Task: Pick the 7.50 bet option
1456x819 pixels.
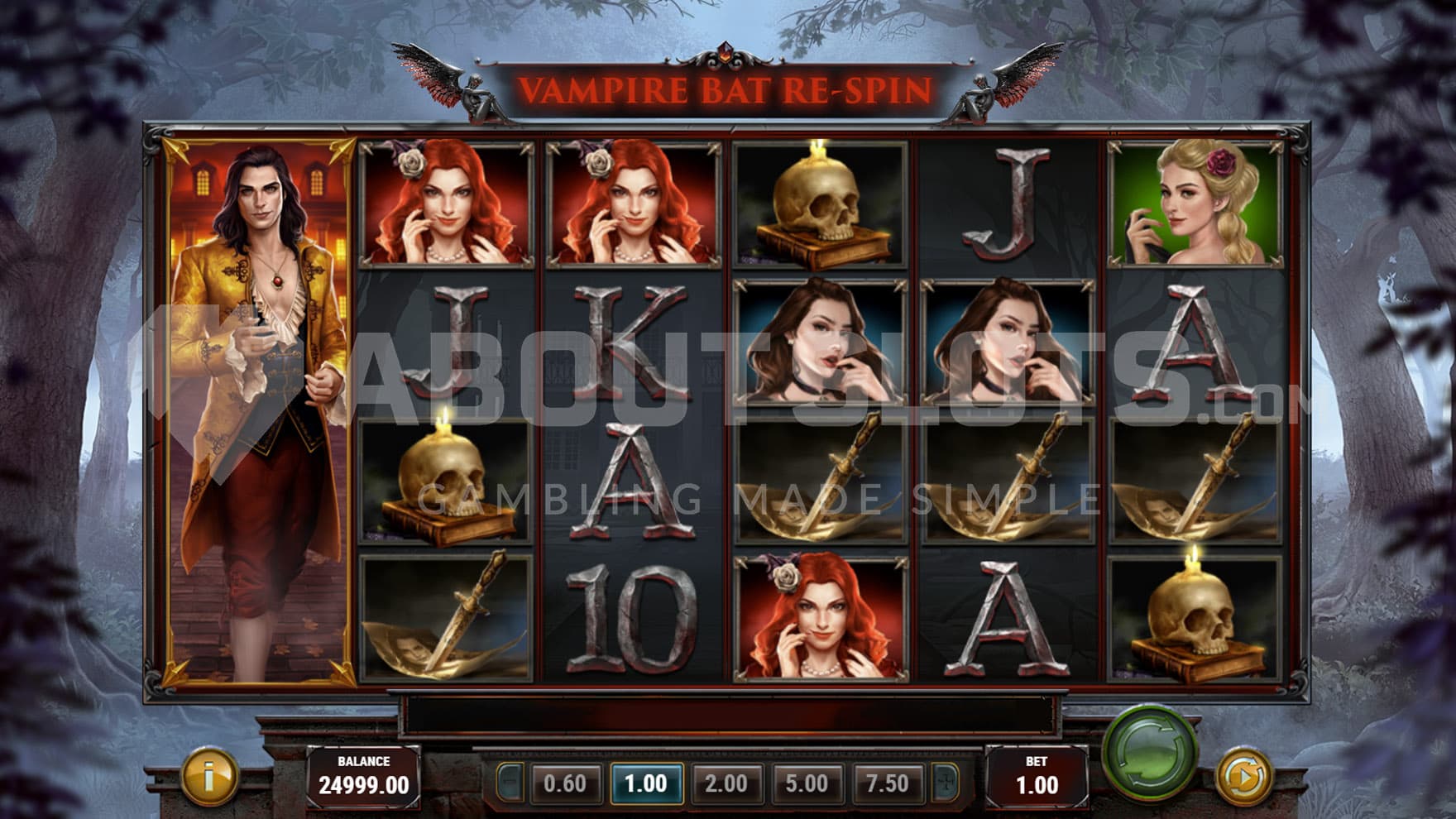Action: [887, 783]
